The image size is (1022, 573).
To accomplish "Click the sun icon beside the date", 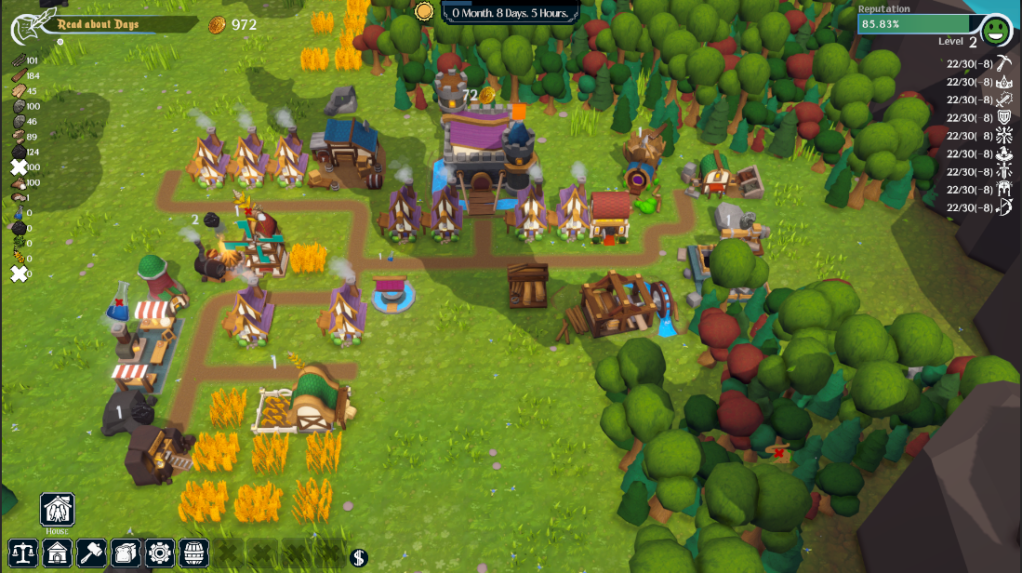I will 424,11.
